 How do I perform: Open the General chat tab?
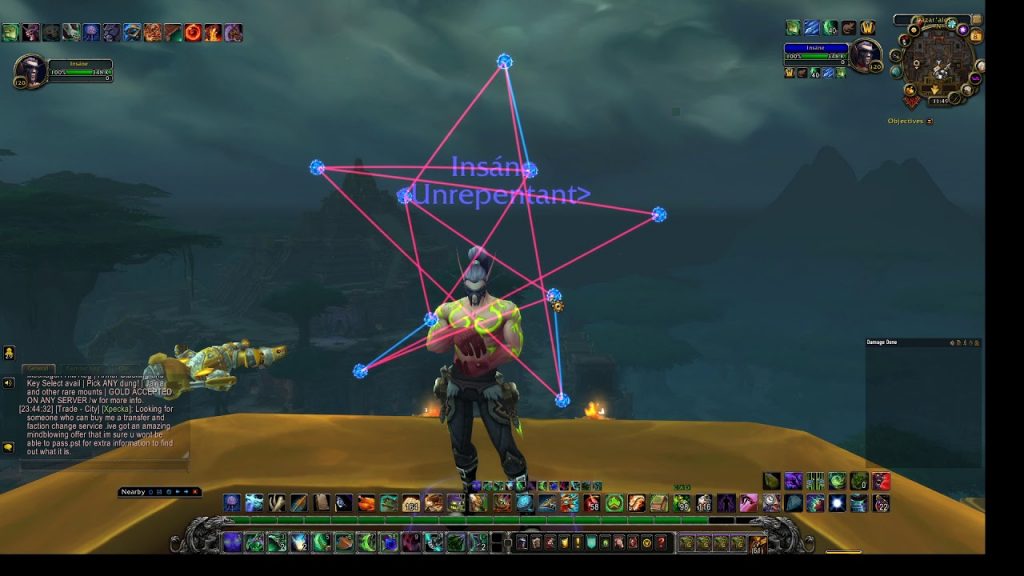[39, 369]
